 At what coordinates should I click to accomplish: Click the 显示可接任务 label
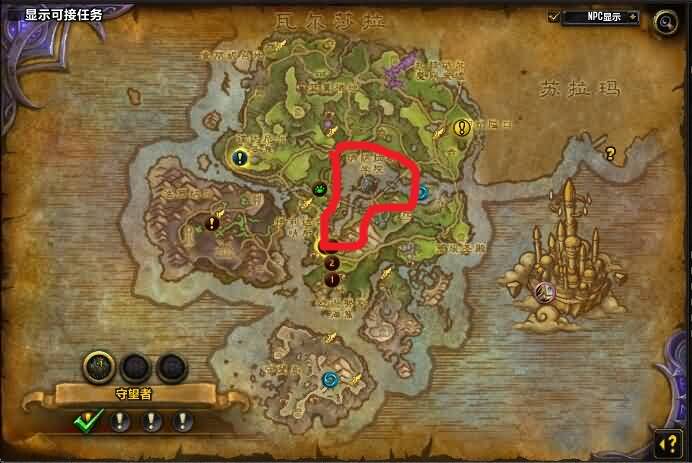click(63, 15)
